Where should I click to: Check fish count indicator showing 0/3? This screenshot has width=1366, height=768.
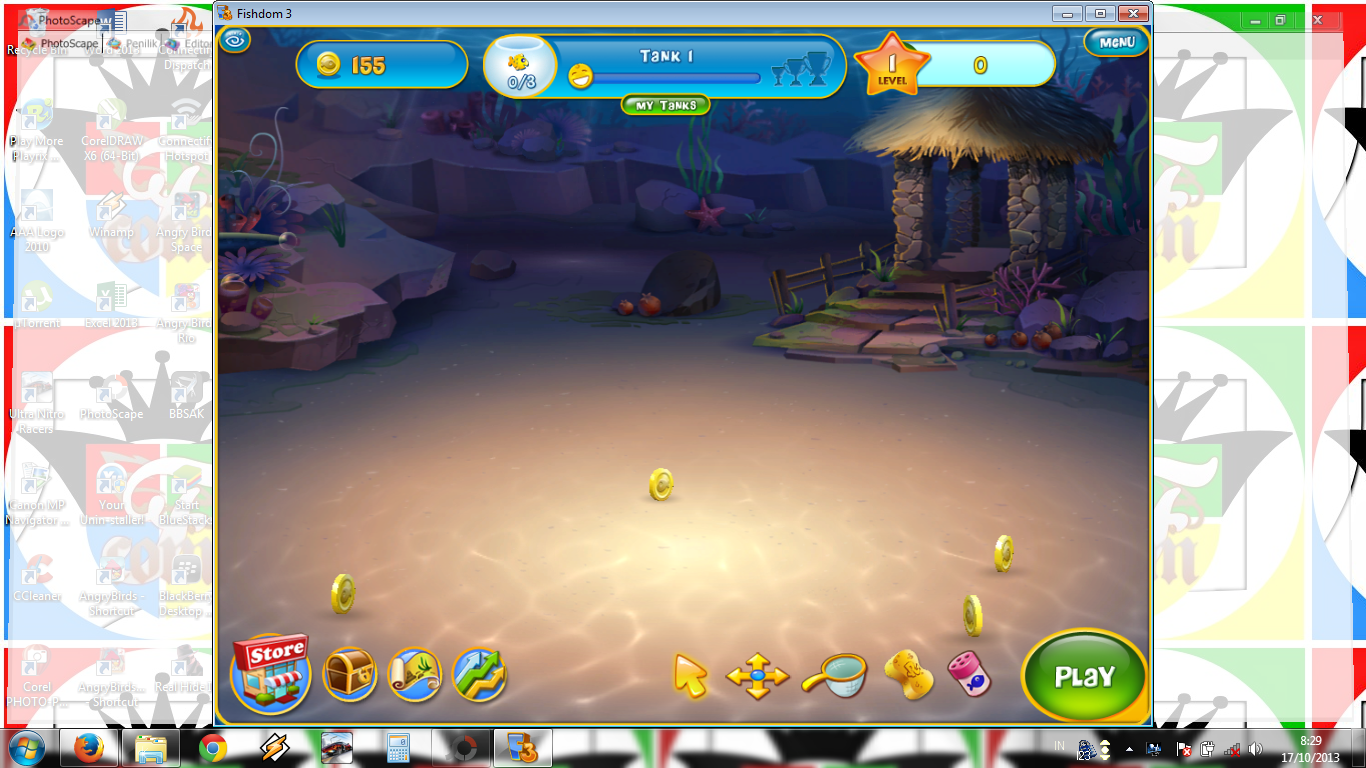click(519, 66)
